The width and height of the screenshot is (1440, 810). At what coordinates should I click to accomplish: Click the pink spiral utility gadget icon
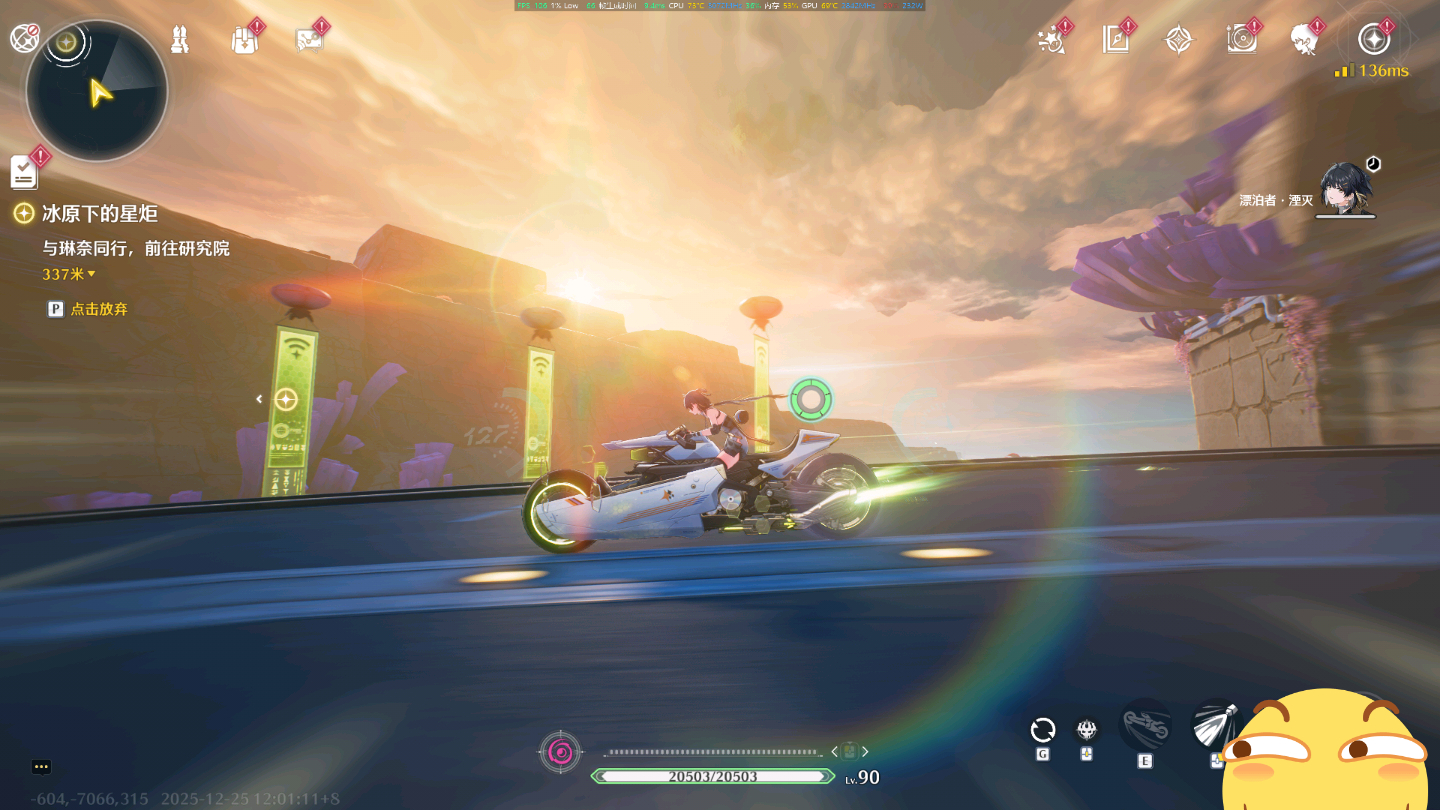point(560,752)
